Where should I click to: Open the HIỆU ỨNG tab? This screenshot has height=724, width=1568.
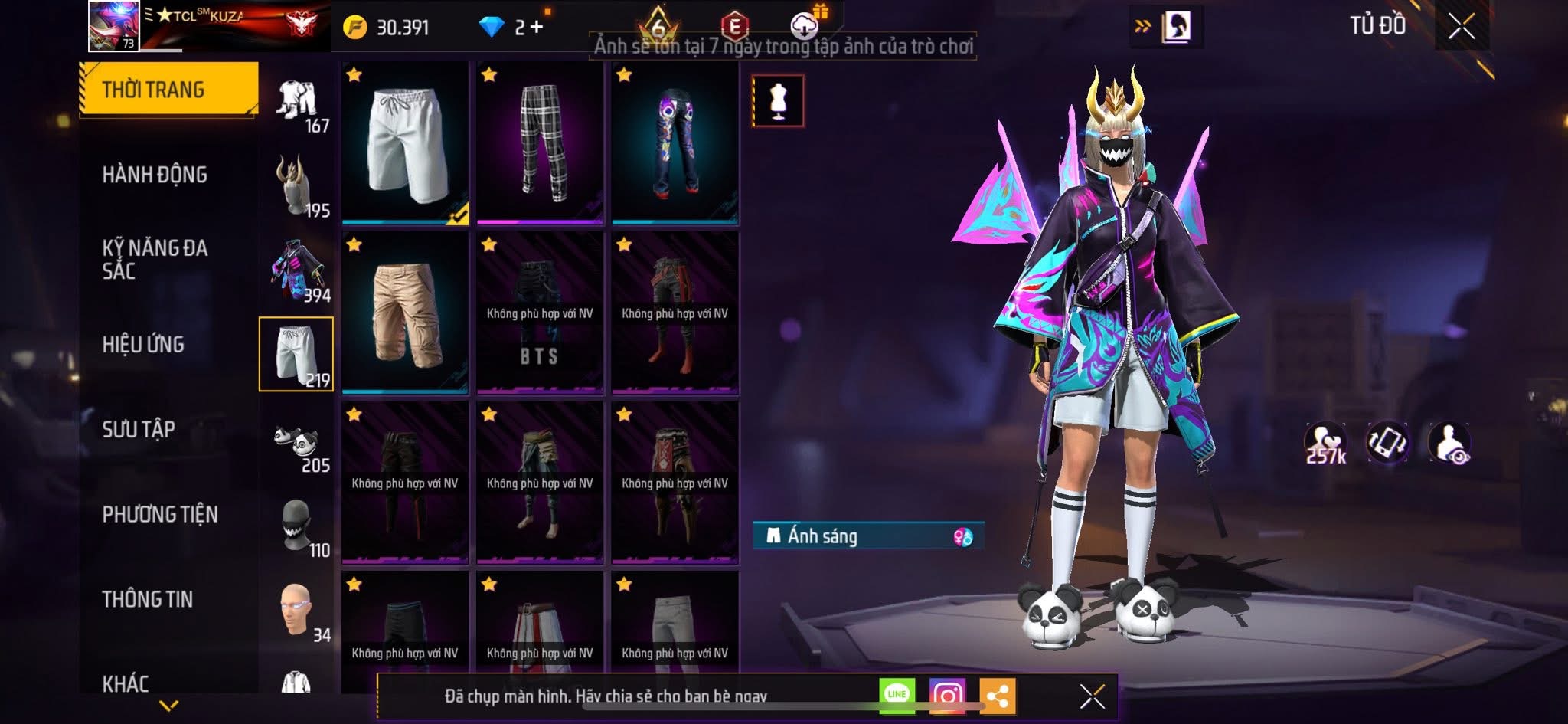(143, 345)
